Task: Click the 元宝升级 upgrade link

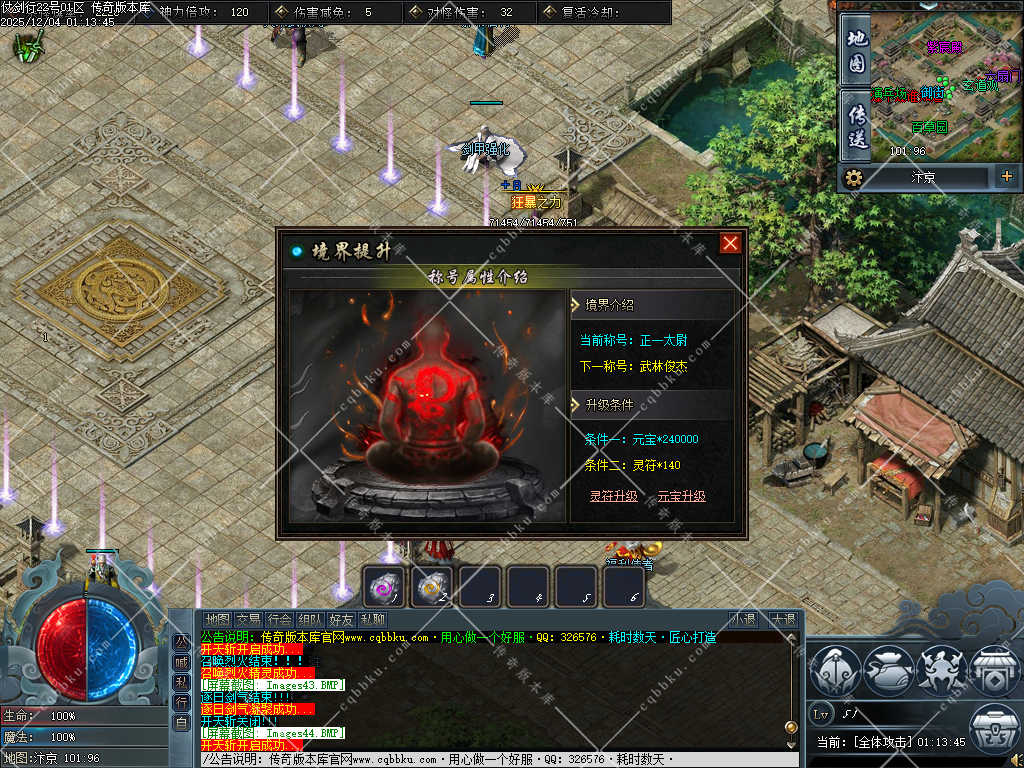Action: (681, 496)
